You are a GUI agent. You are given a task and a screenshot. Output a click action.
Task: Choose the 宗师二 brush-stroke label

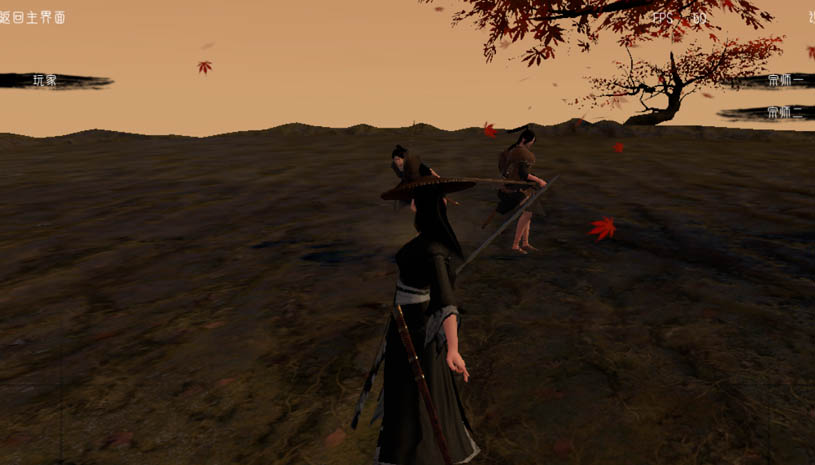pyautogui.click(x=784, y=112)
